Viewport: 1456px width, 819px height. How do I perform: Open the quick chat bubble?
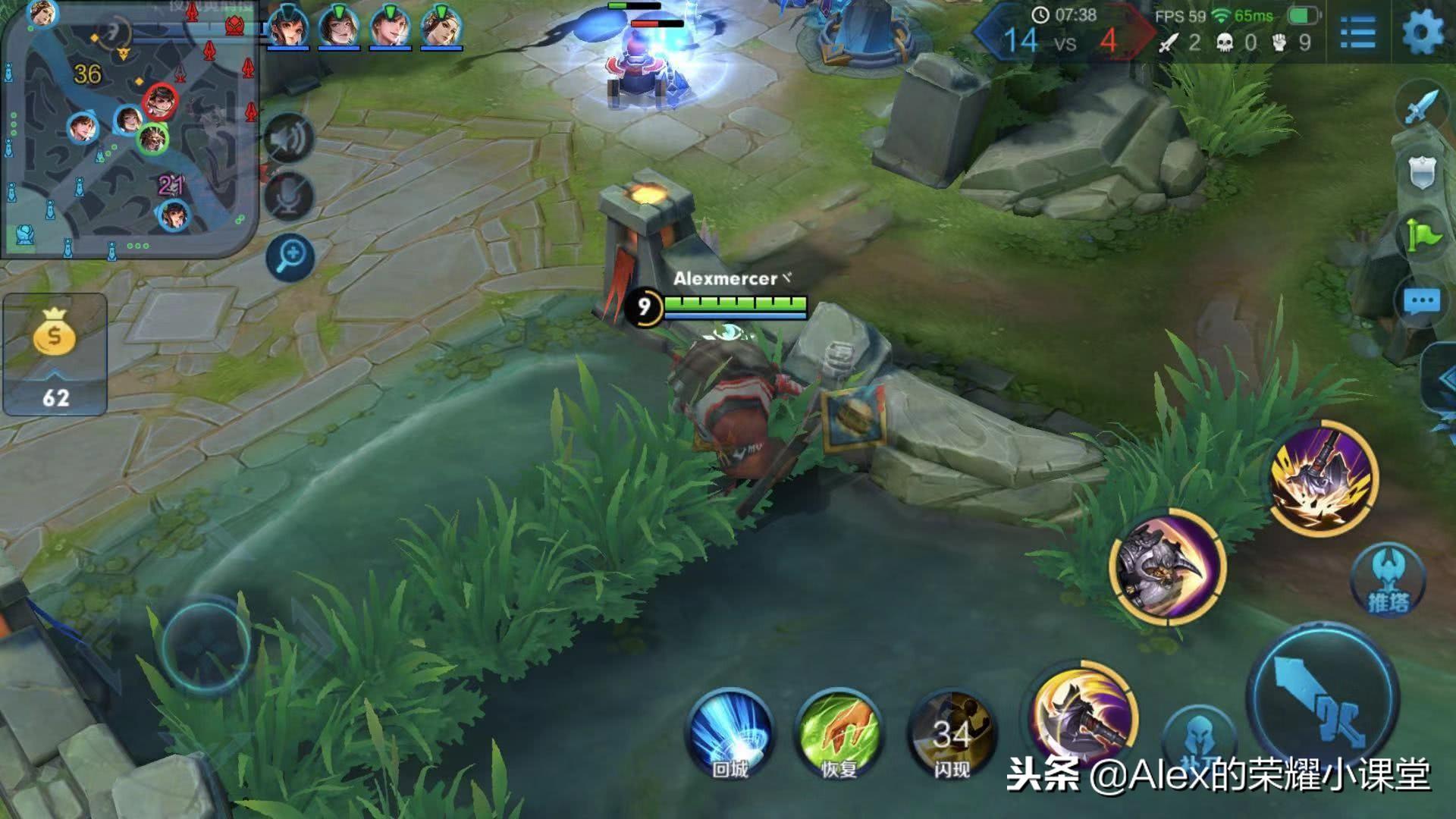(1421, 302)
